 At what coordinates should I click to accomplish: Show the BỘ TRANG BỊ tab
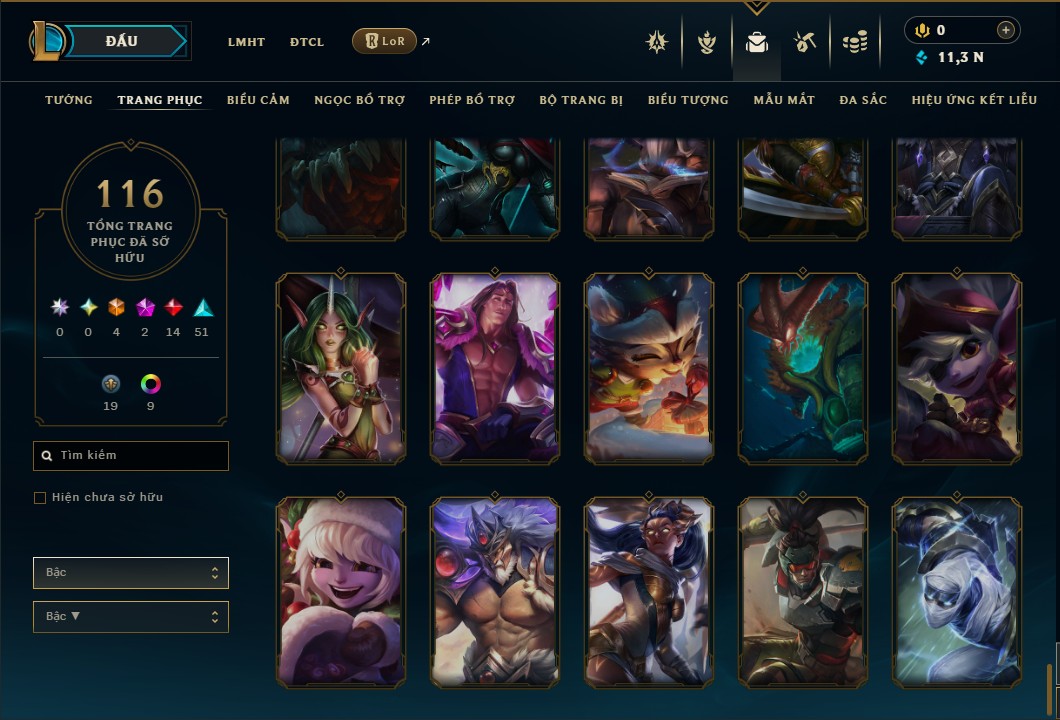(581, 100)
